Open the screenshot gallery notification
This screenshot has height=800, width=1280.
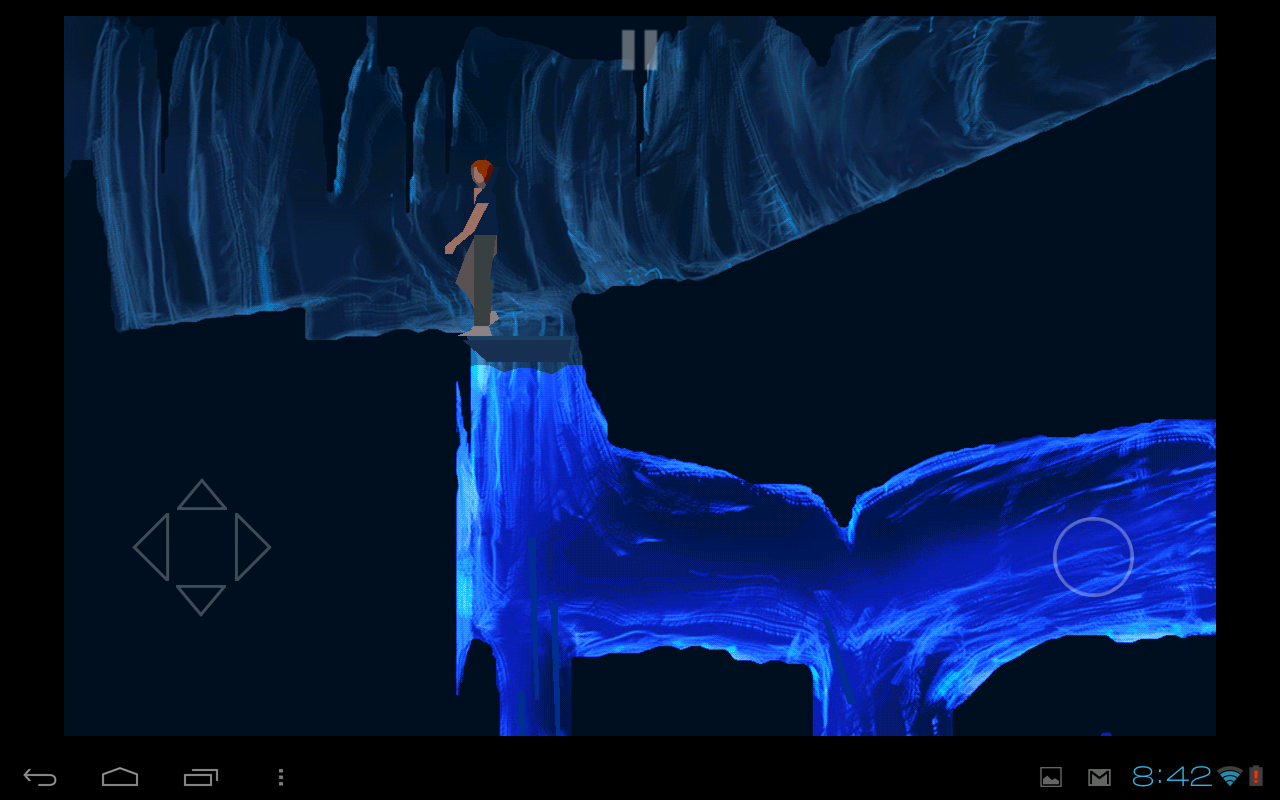point(1050,777)
